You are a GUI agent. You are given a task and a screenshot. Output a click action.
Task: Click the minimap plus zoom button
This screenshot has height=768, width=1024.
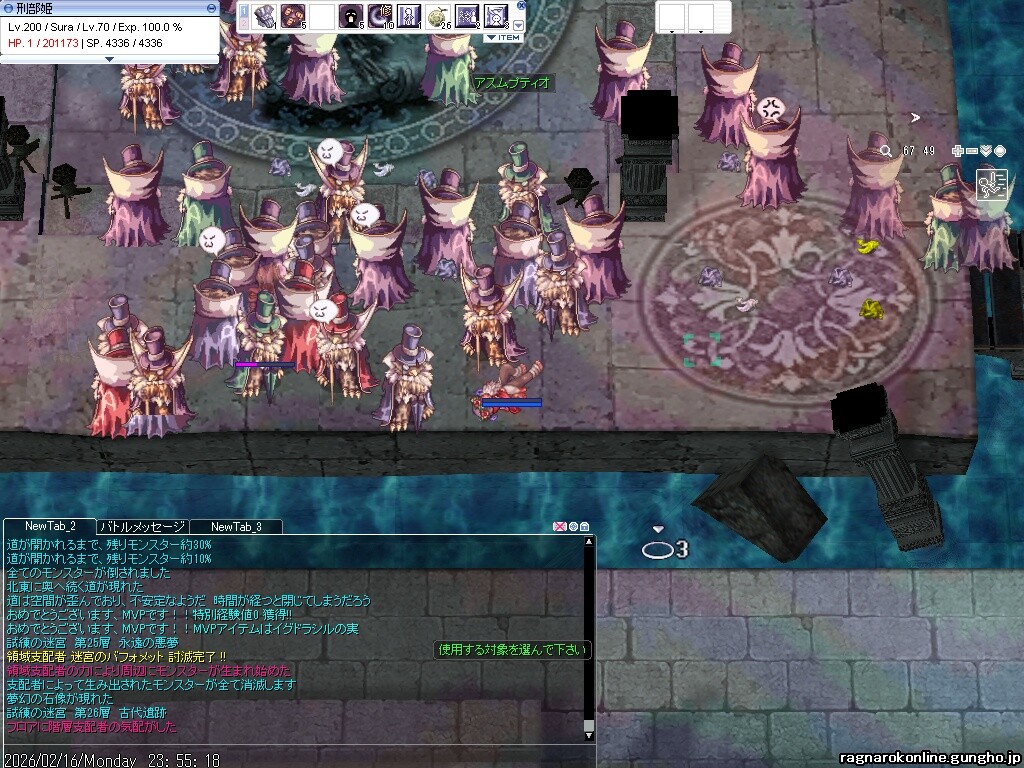coord(958,151)
